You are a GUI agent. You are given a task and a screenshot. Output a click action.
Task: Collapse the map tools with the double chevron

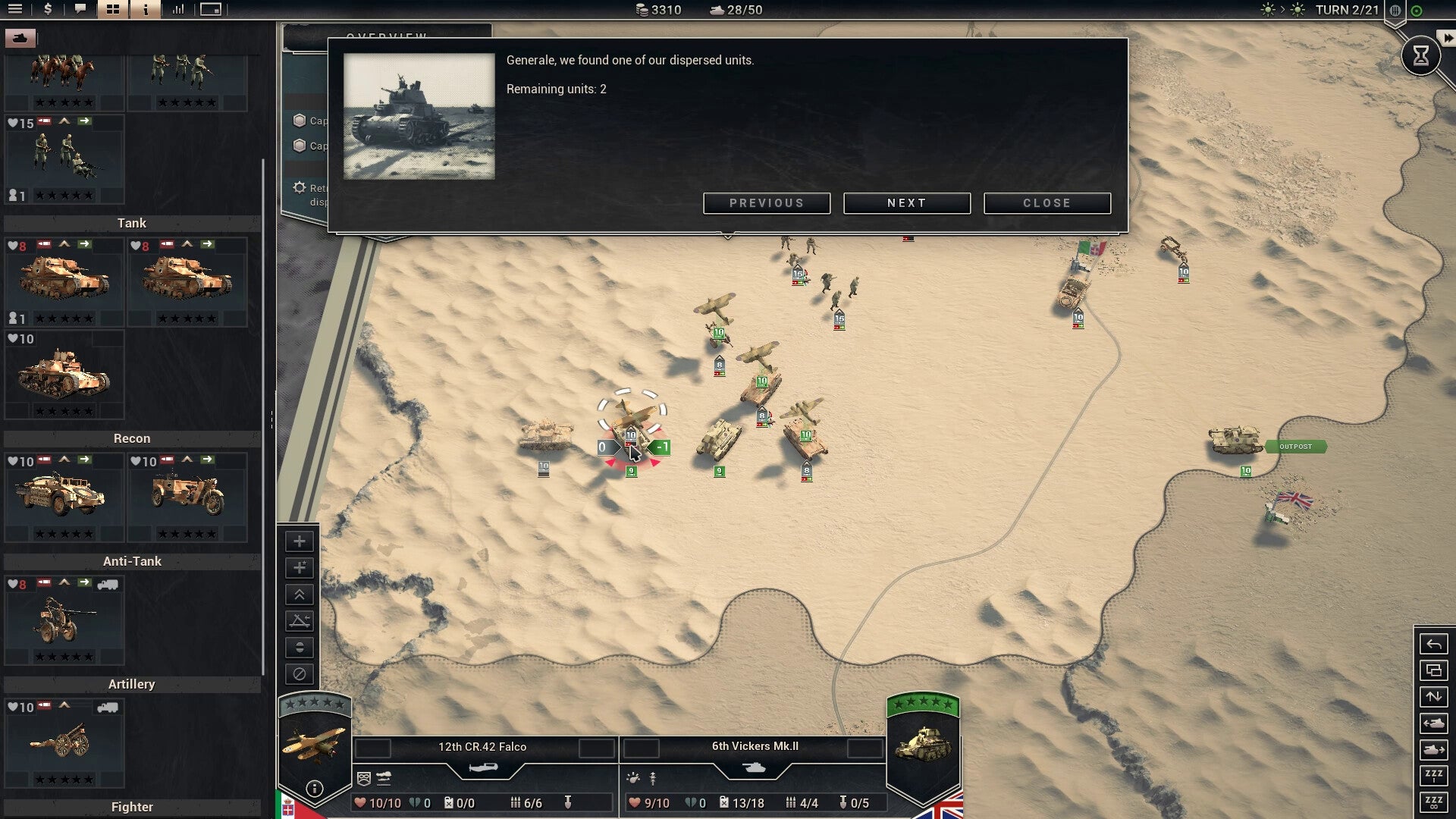point(300,595)
